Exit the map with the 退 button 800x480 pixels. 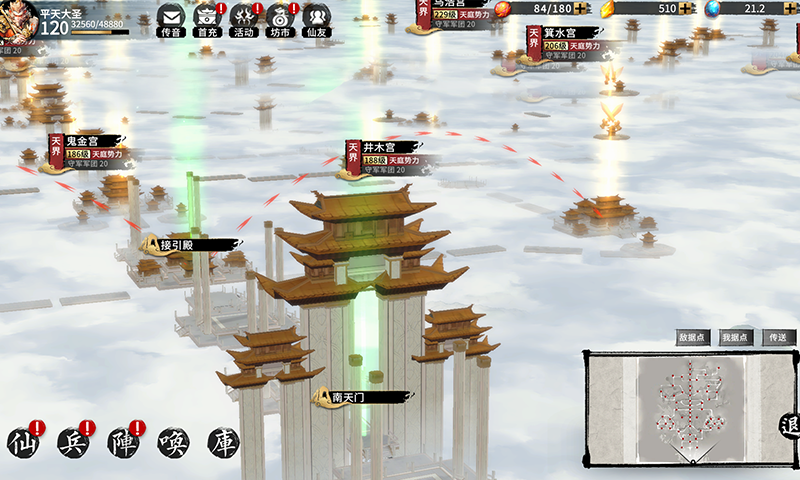tap(789, 427)
